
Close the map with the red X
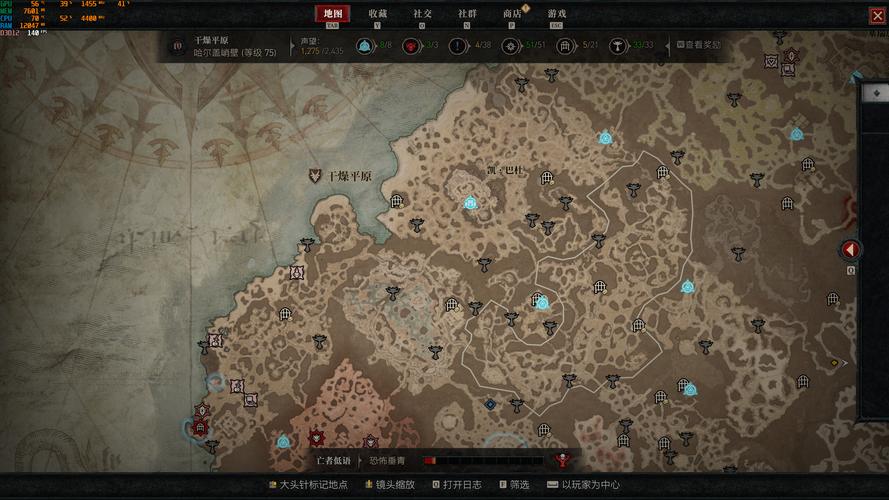click(x=877, y=15)
